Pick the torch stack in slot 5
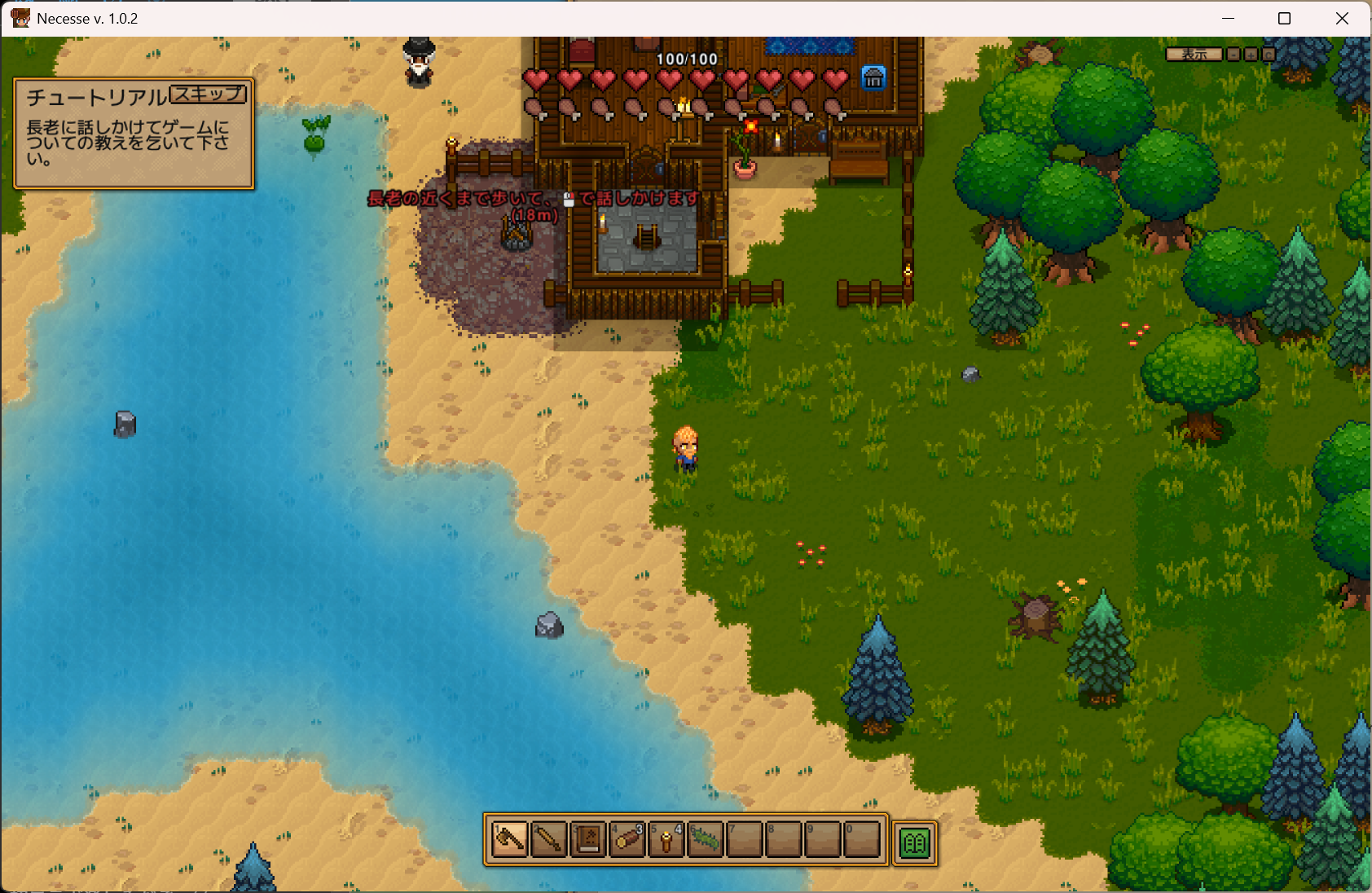The width and height of the screenshot is (1372, 893). click(666, 839)
